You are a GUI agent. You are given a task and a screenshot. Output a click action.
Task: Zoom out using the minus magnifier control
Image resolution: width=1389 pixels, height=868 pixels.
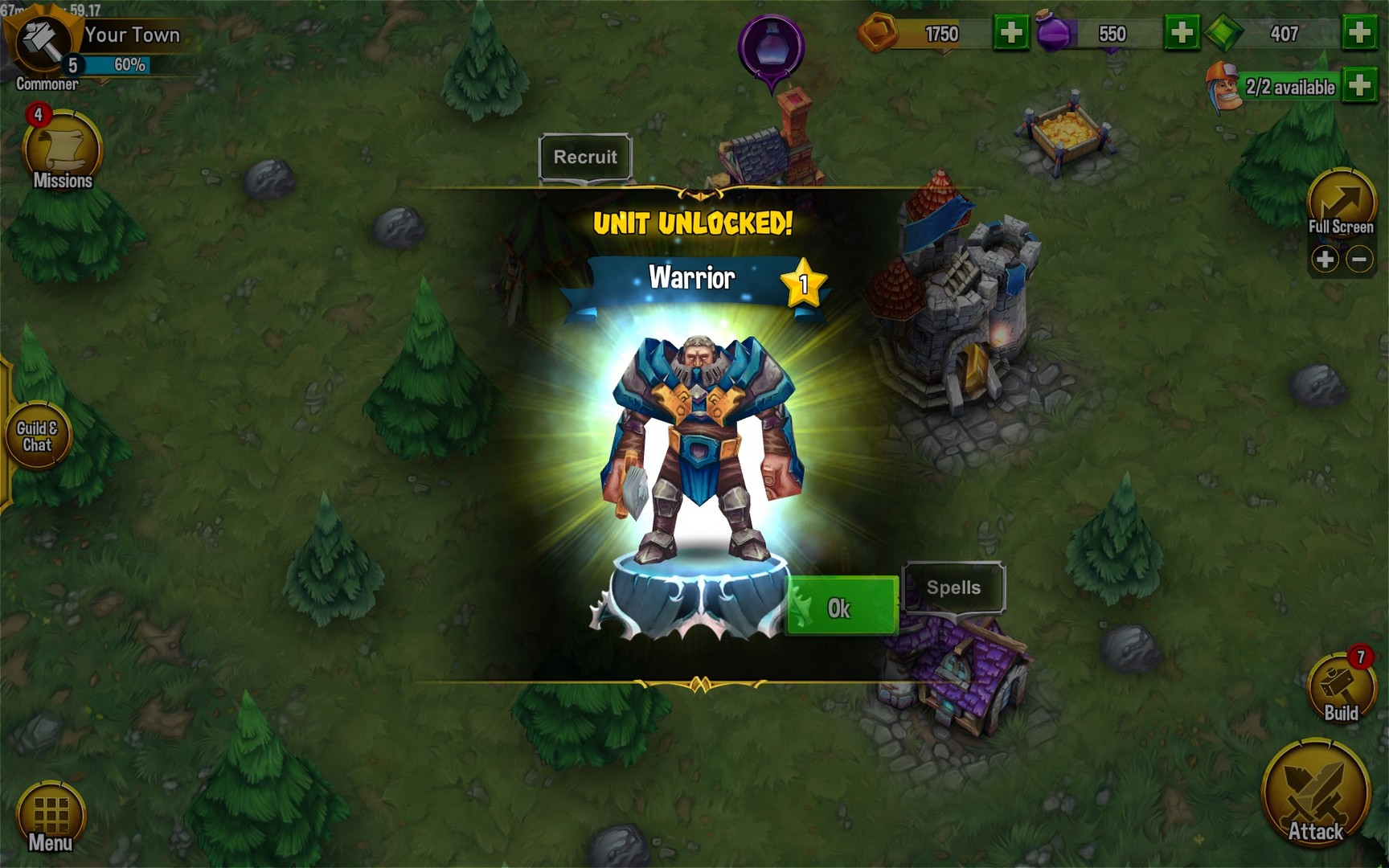1360,259
